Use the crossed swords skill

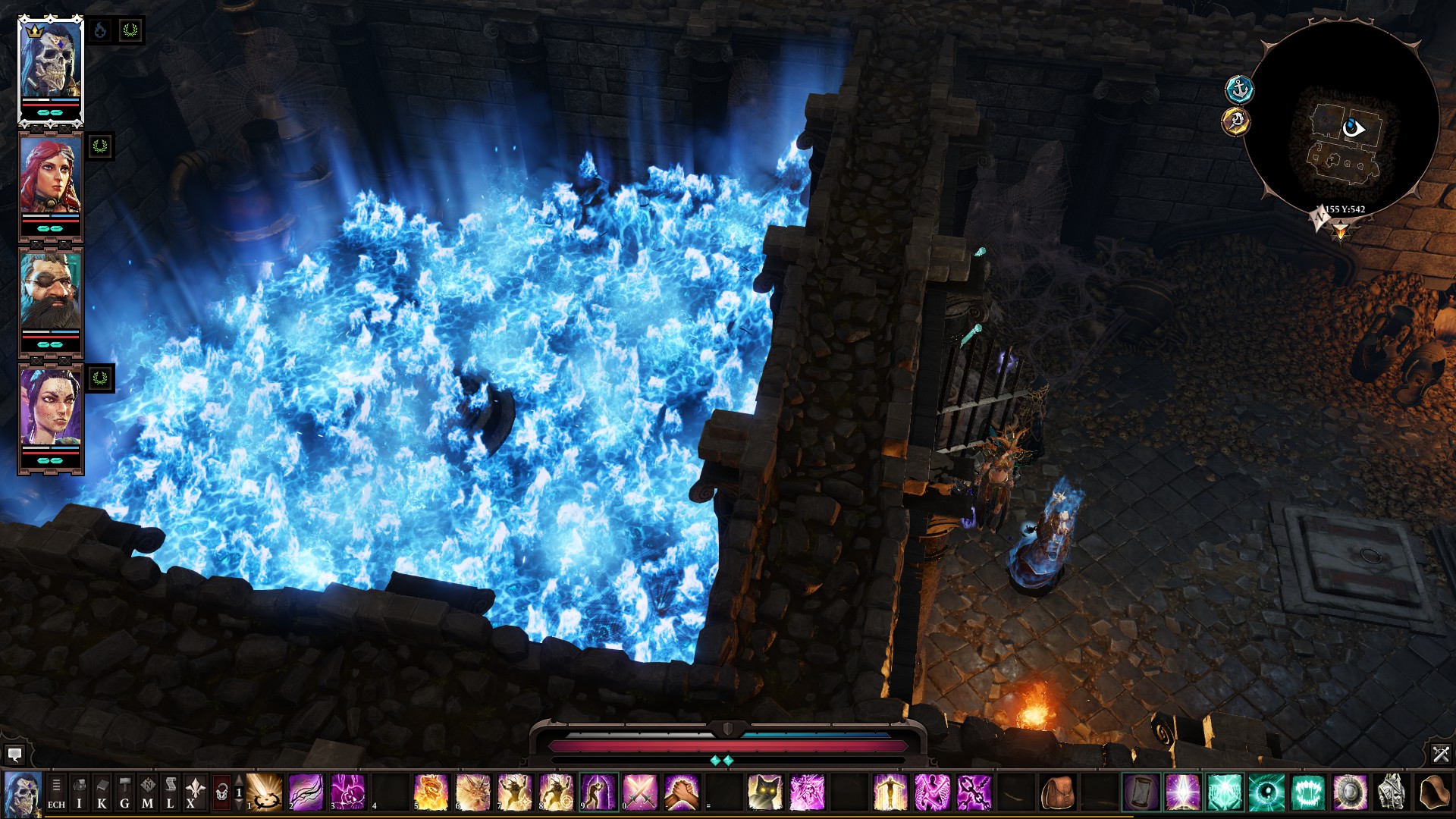[x=639, y=792]
